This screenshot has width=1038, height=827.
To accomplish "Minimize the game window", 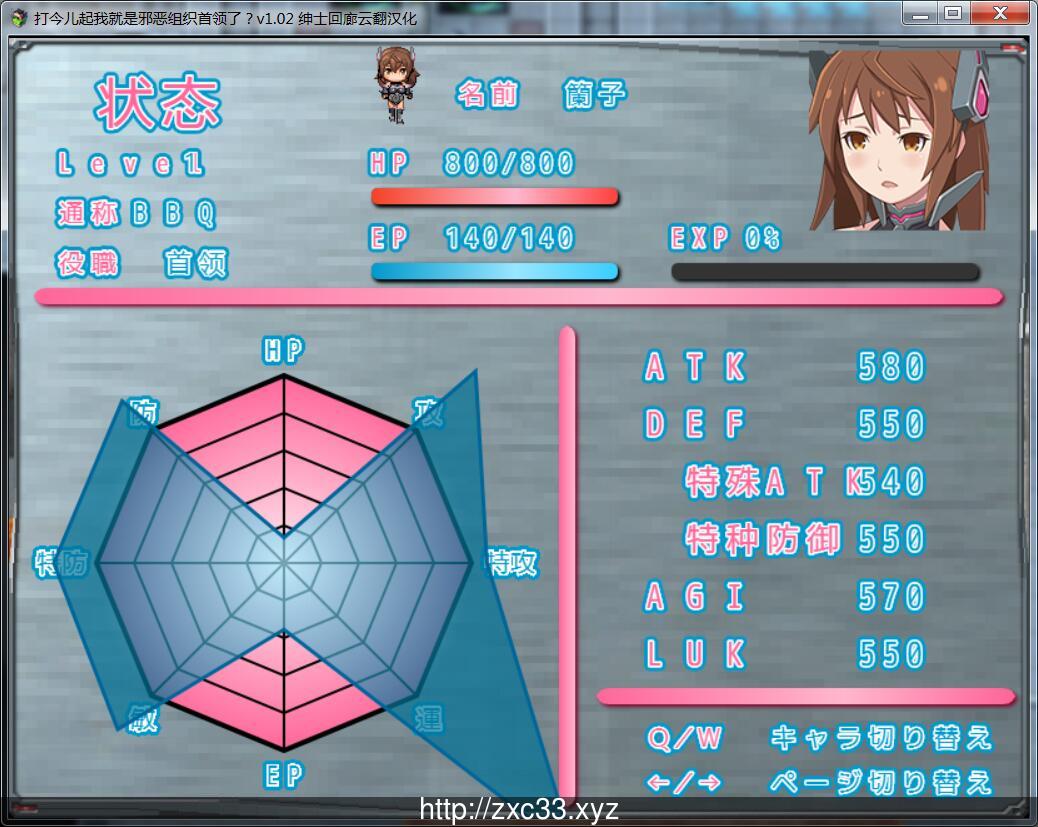I will pyautogui.click(x=920, y=13).
